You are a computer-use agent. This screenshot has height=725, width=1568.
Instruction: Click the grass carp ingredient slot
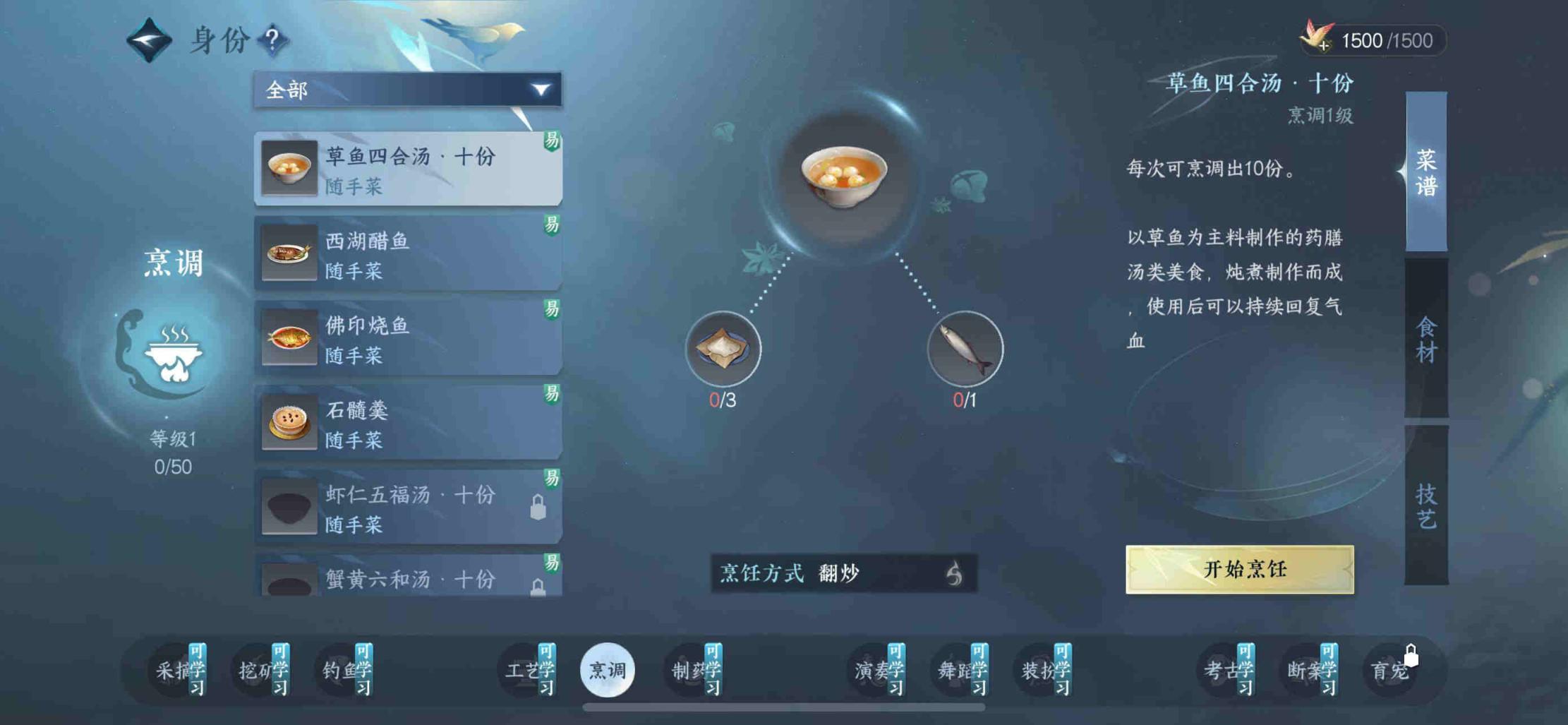pos(965,349)
